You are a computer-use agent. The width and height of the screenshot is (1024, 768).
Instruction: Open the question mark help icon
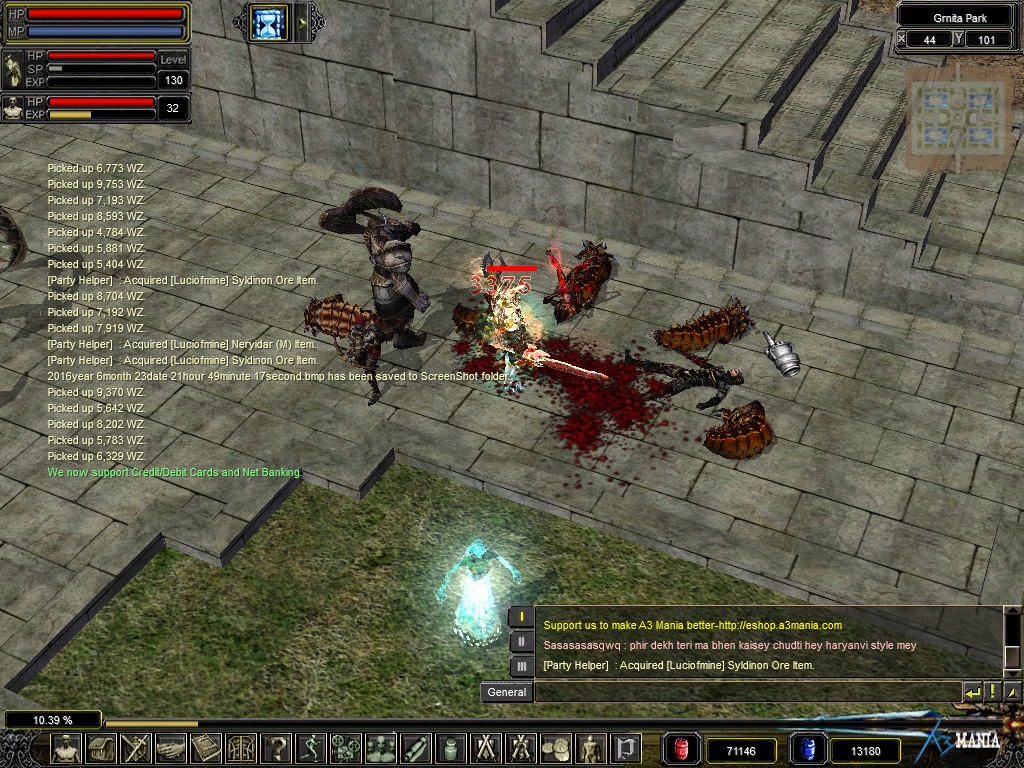[277, 749]
